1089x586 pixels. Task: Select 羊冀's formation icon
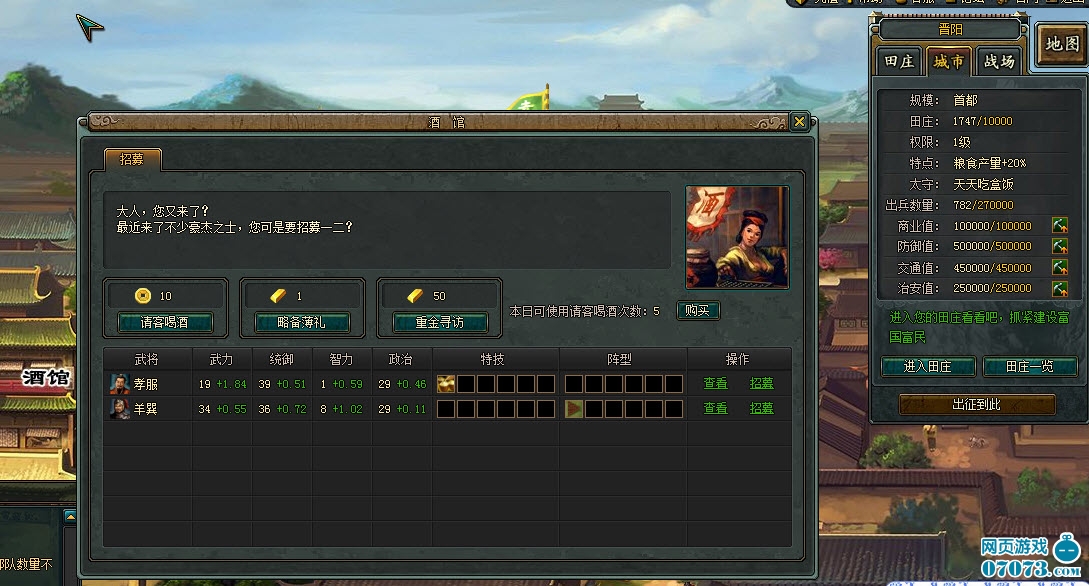(574, 408)
